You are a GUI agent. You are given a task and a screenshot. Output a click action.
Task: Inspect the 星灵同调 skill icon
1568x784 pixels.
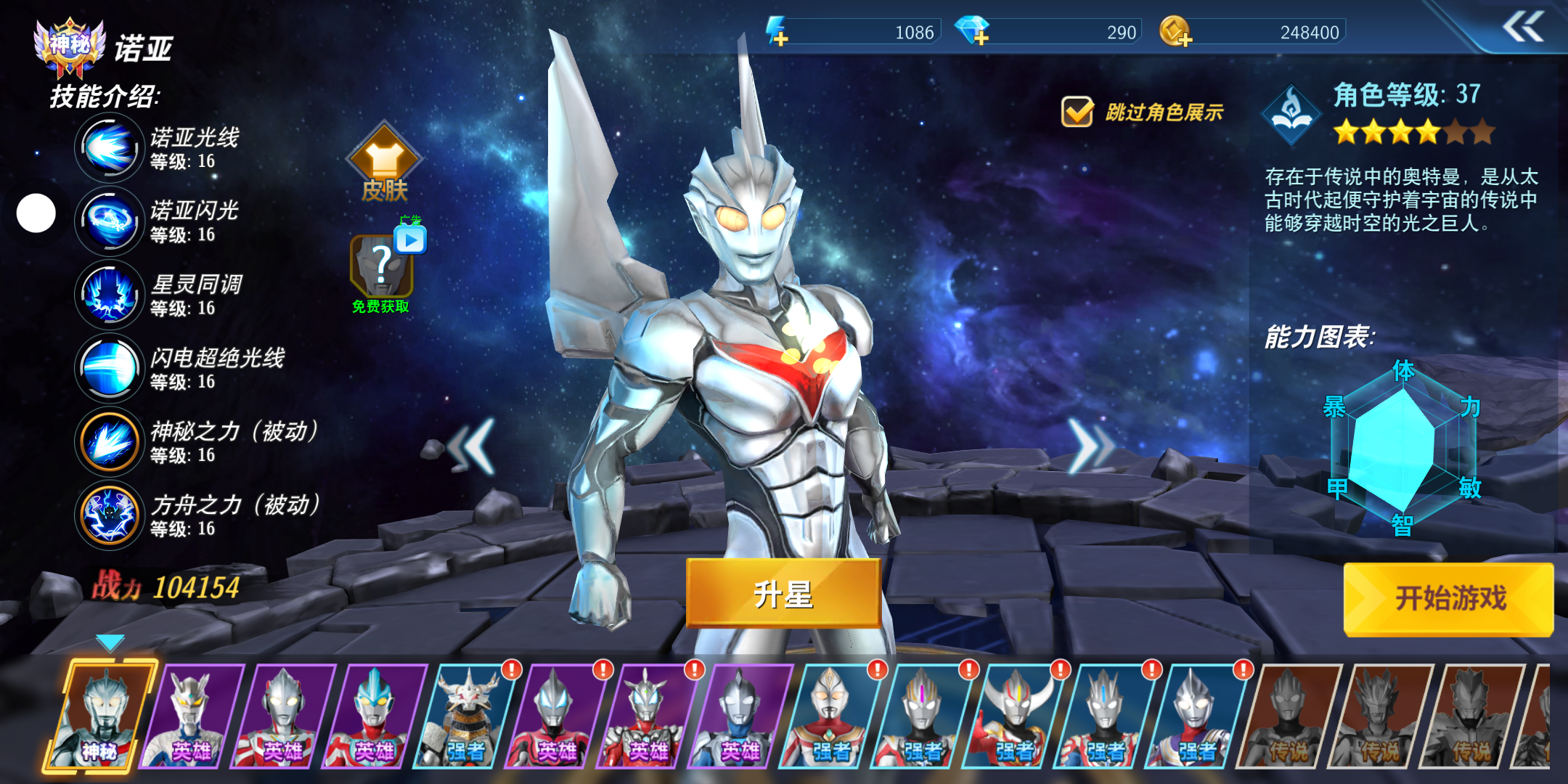pyautogui.click(x=109, y=295)
